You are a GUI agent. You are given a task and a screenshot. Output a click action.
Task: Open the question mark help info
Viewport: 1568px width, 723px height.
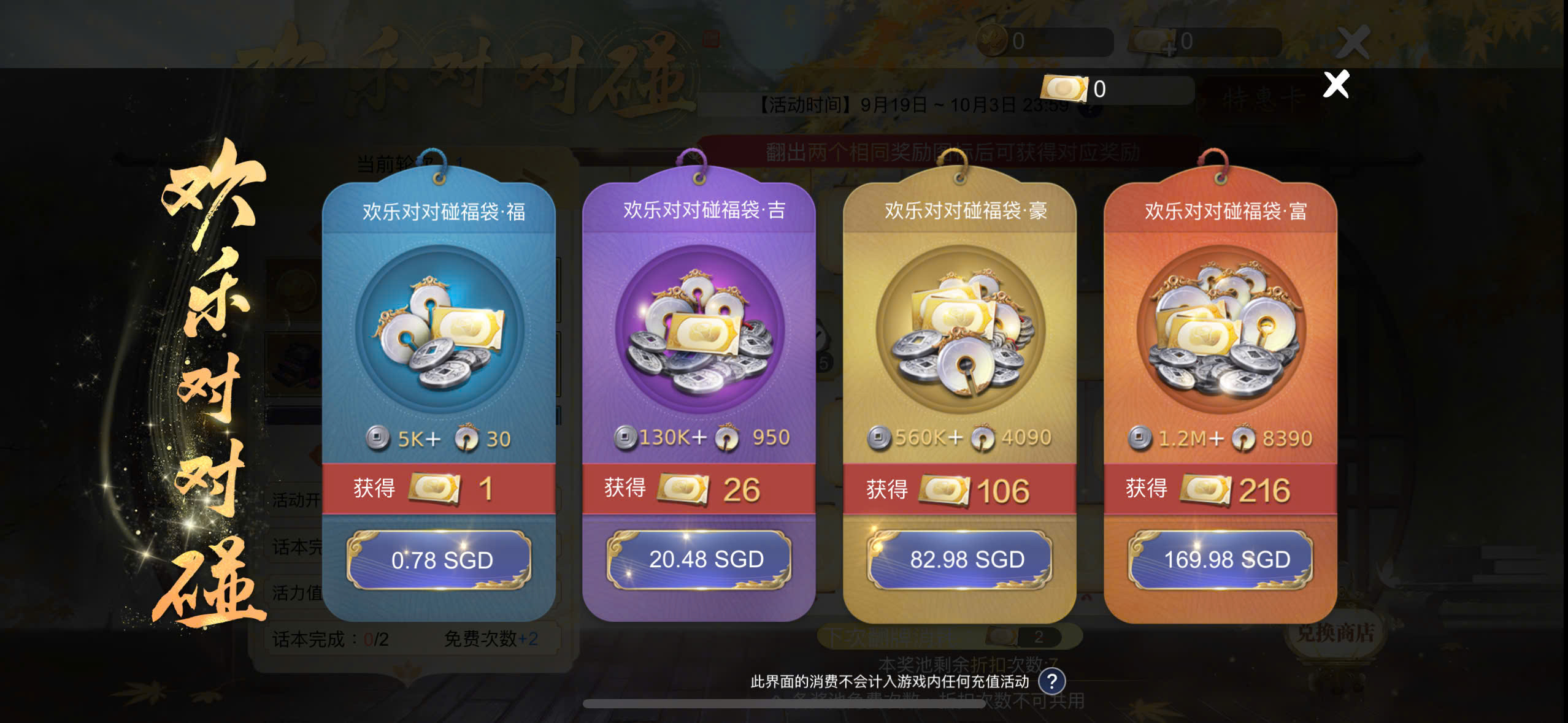(1051, 681)
